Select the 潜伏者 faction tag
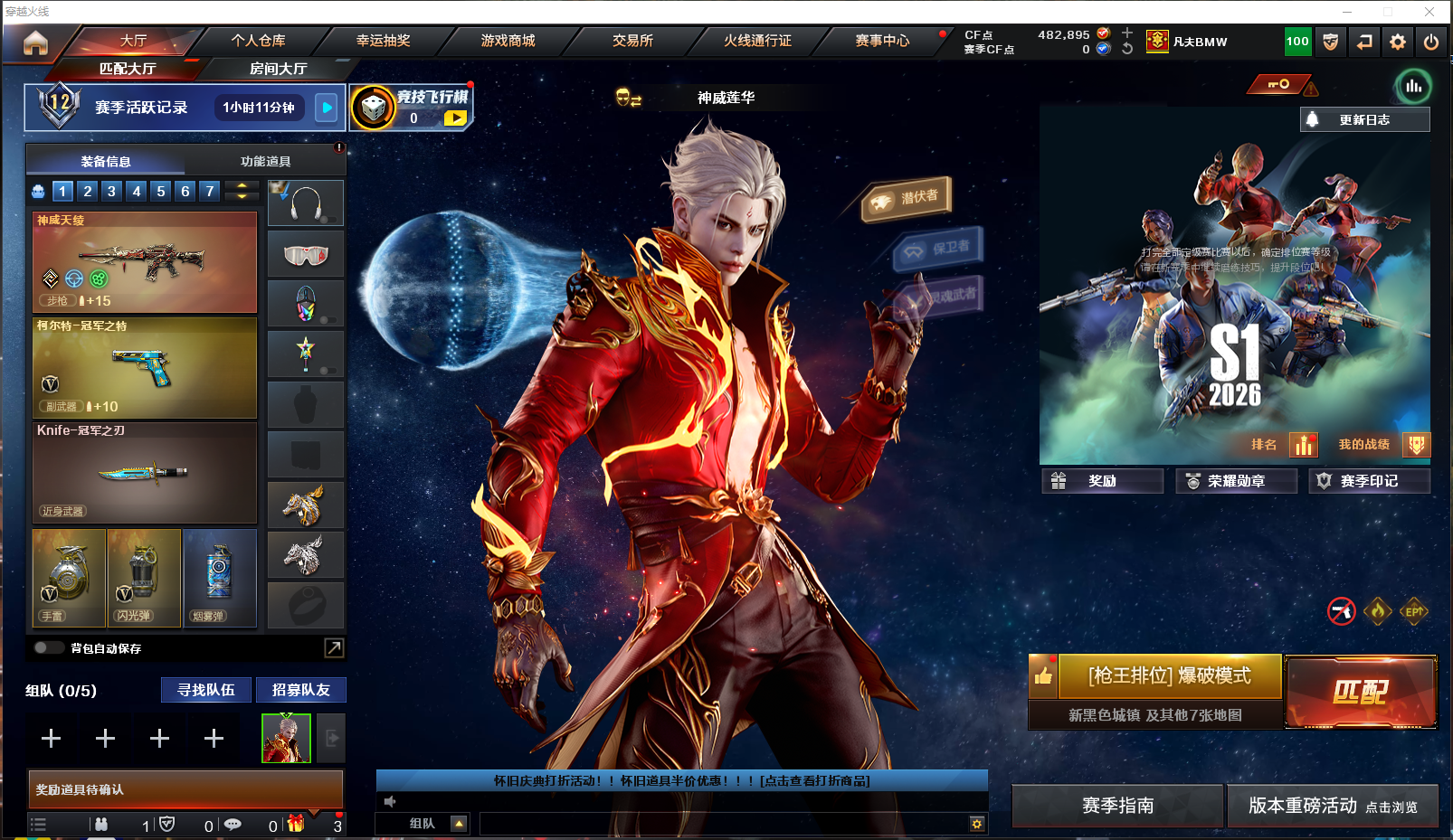This screenshot has width=1453, height=840. (907, 198)
